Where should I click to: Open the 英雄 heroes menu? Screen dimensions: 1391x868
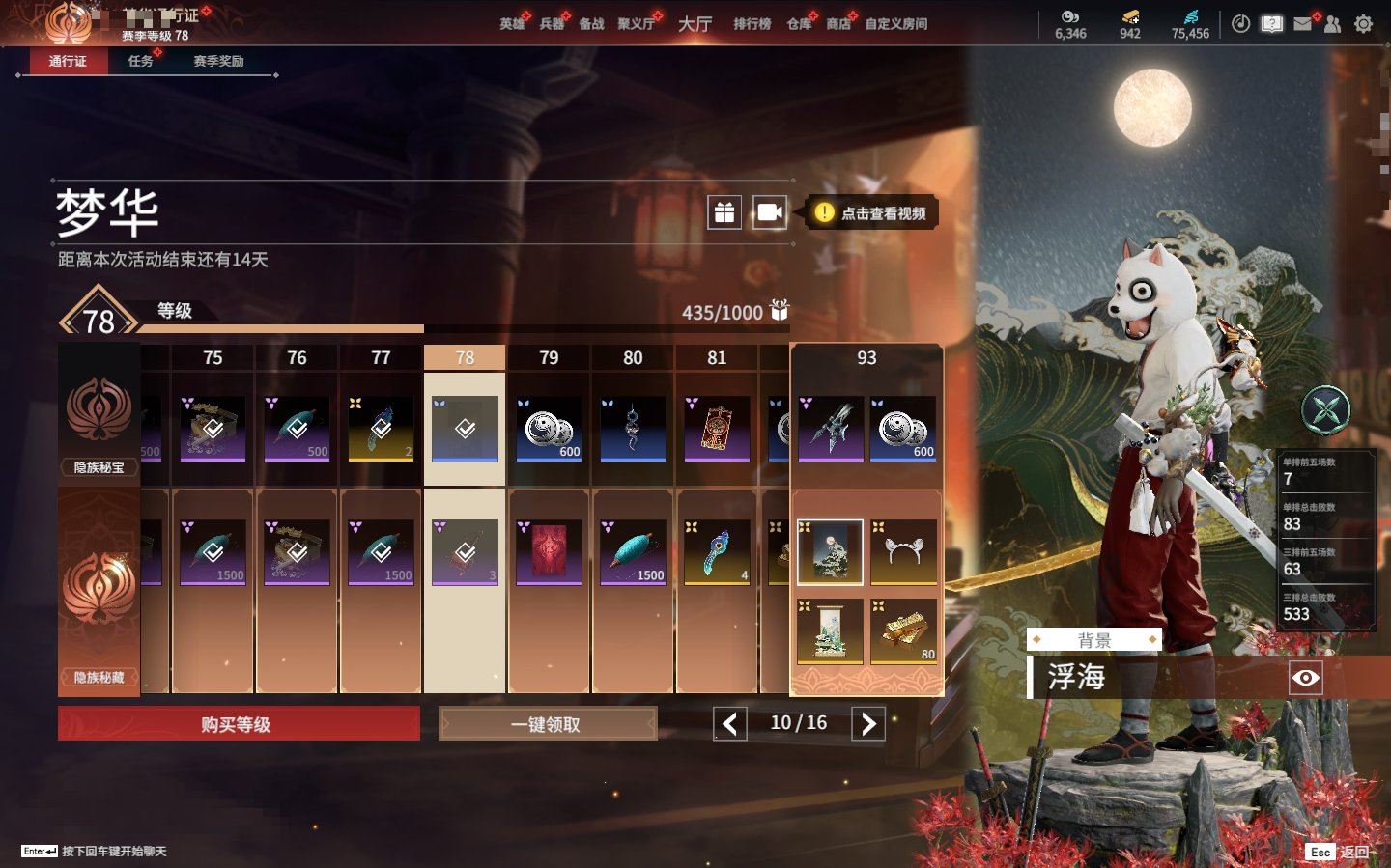pyautogui.click(x=512, y=24)
